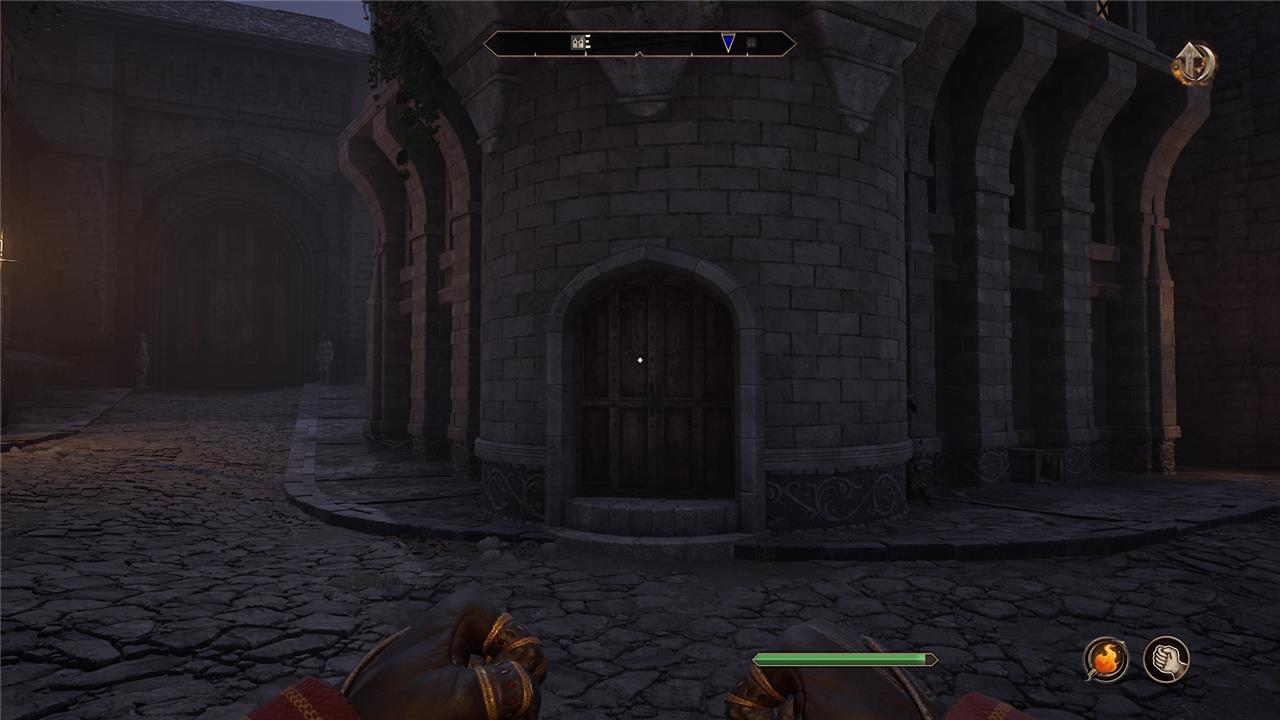The image size is (1280, 720).
Task: Click the blue waypoint triangle on the compass
Action: point(728,42)
